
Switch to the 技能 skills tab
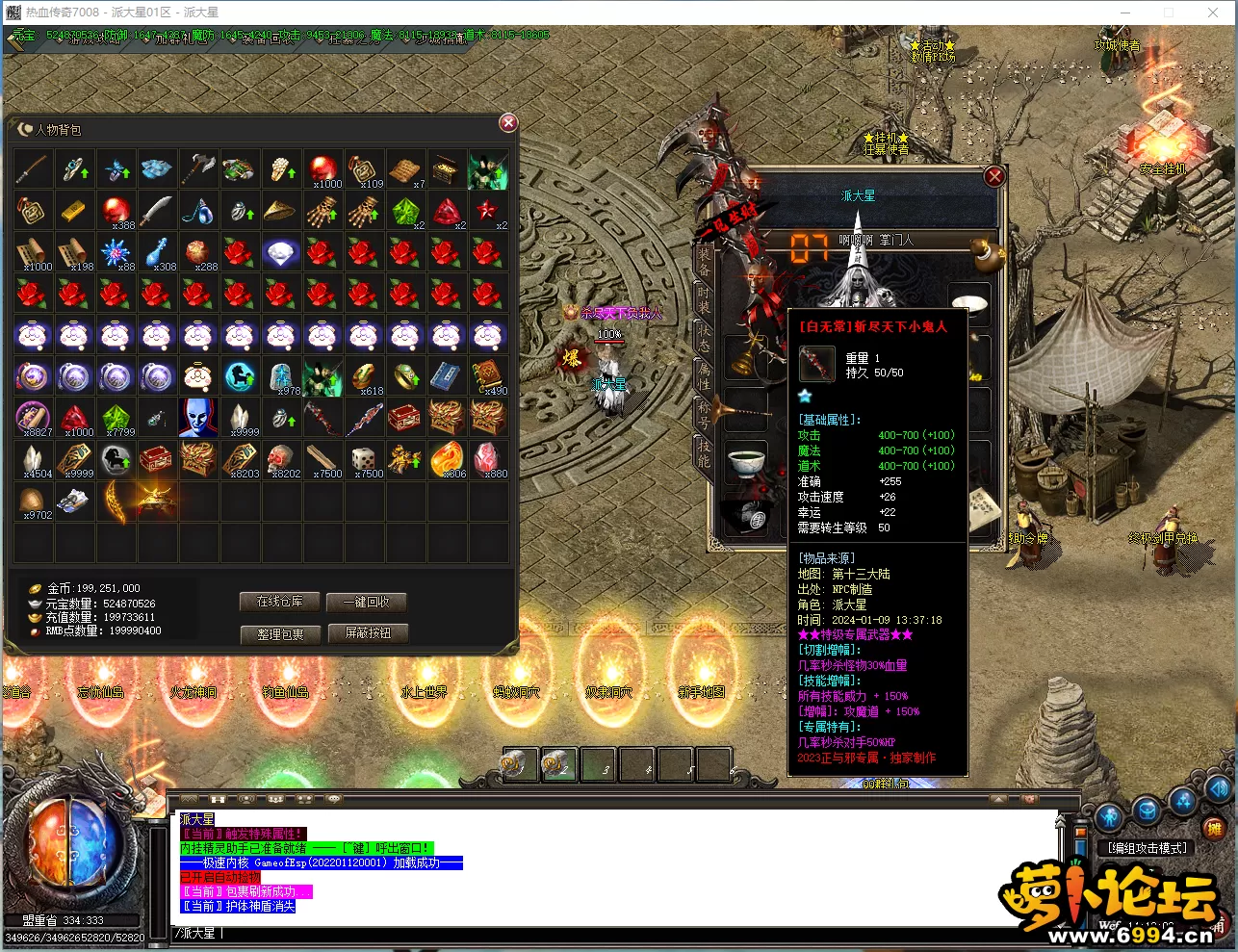[704, 453]
